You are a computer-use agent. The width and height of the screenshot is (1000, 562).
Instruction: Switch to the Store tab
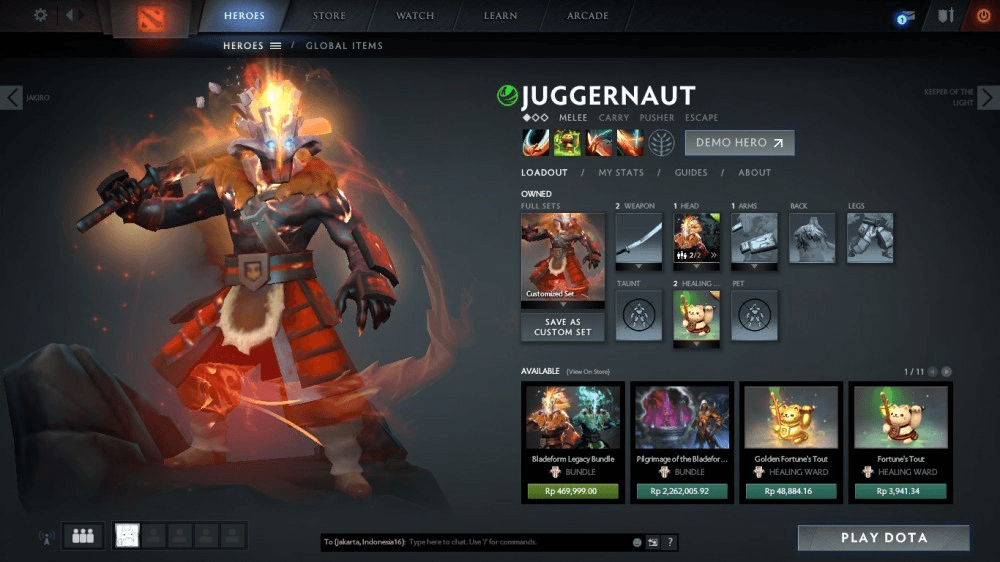(x=329, y=16)
